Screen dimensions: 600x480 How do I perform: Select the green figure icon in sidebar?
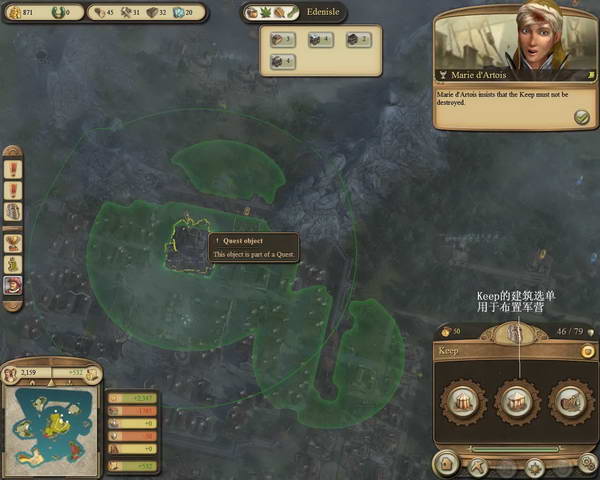click(x=13, y=265)
